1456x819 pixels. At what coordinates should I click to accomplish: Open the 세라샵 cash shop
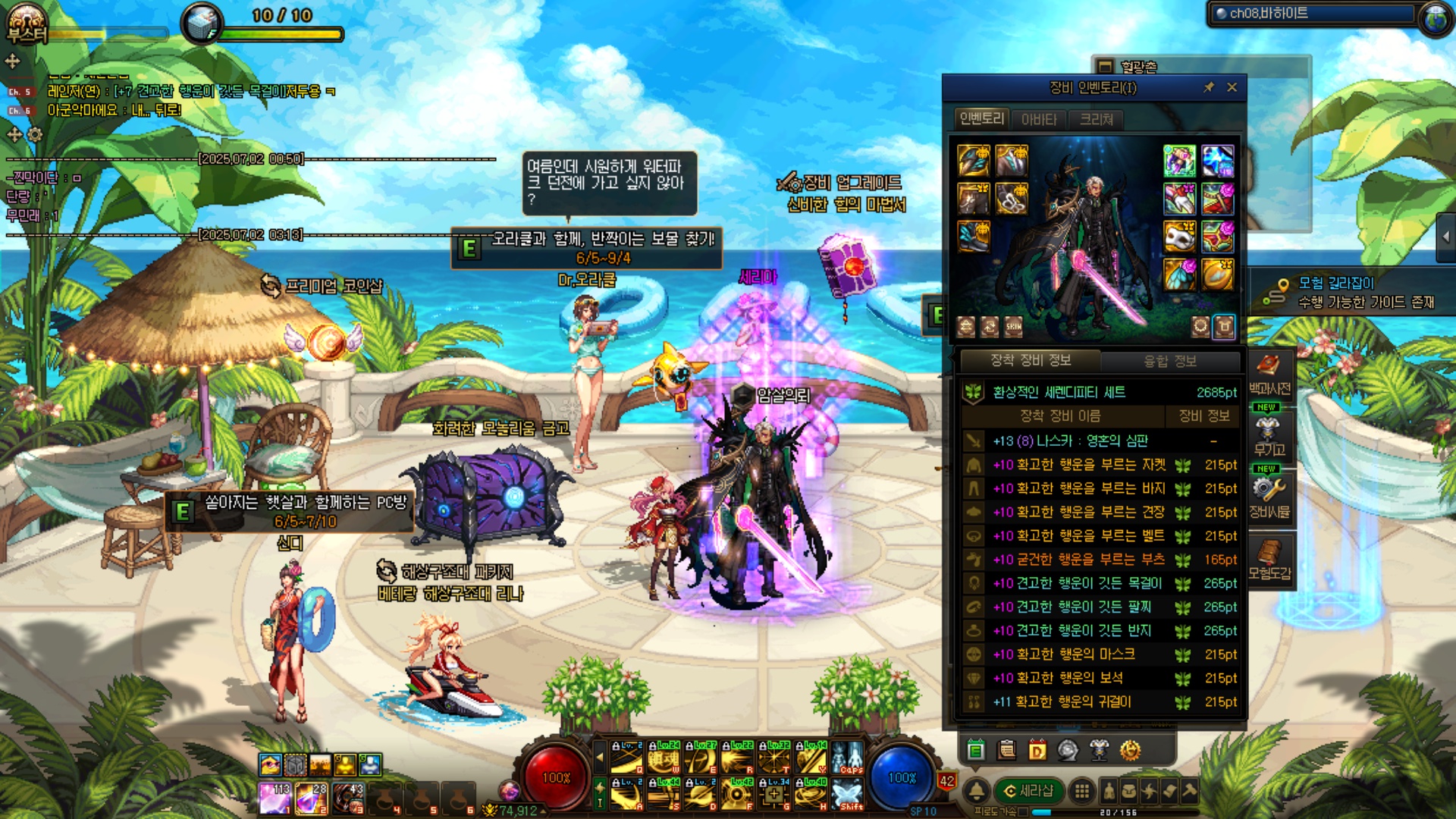[1028, 791]
